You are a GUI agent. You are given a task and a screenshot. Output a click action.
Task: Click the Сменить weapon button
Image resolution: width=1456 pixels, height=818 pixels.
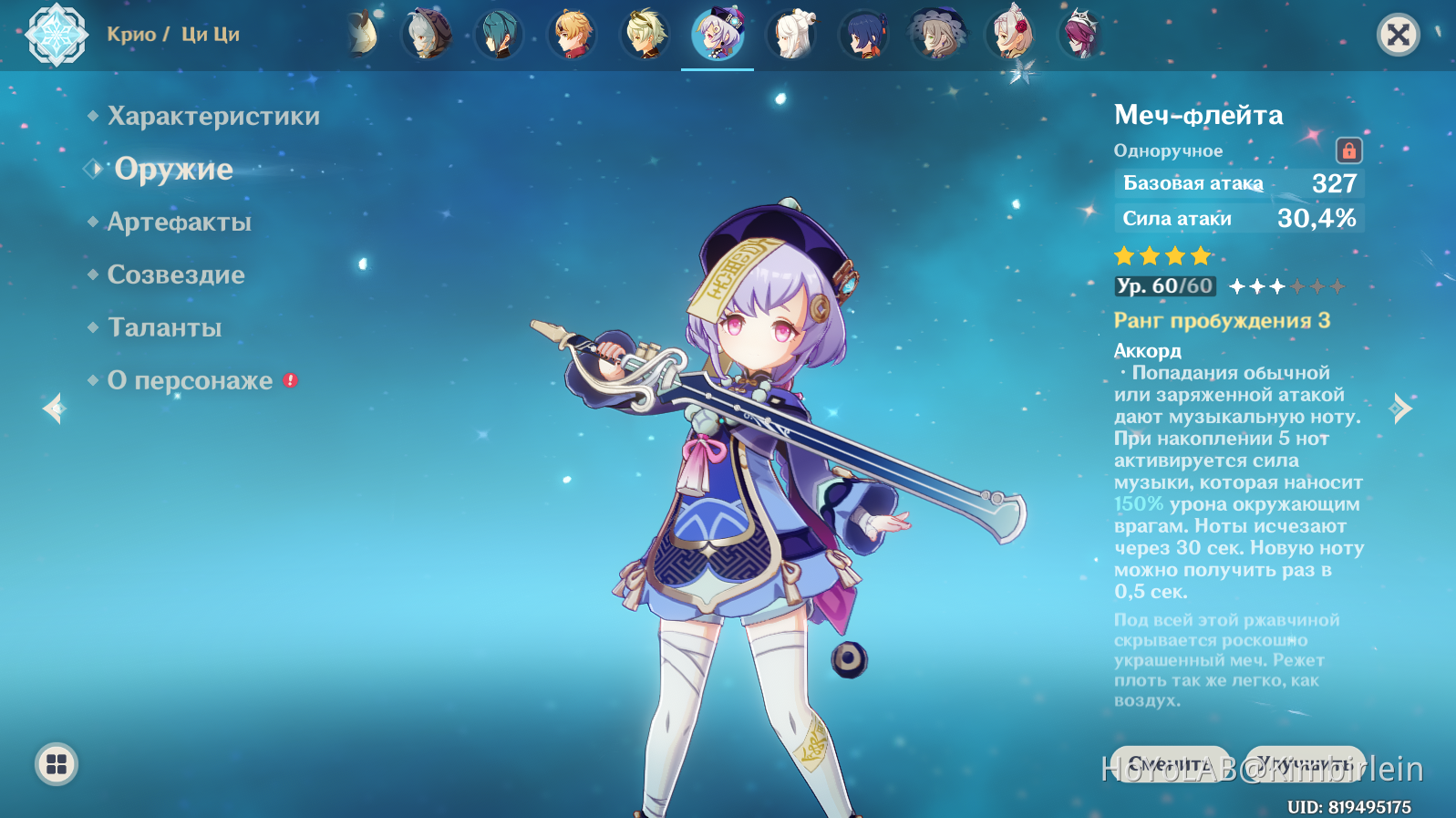tap(1165, 764)
